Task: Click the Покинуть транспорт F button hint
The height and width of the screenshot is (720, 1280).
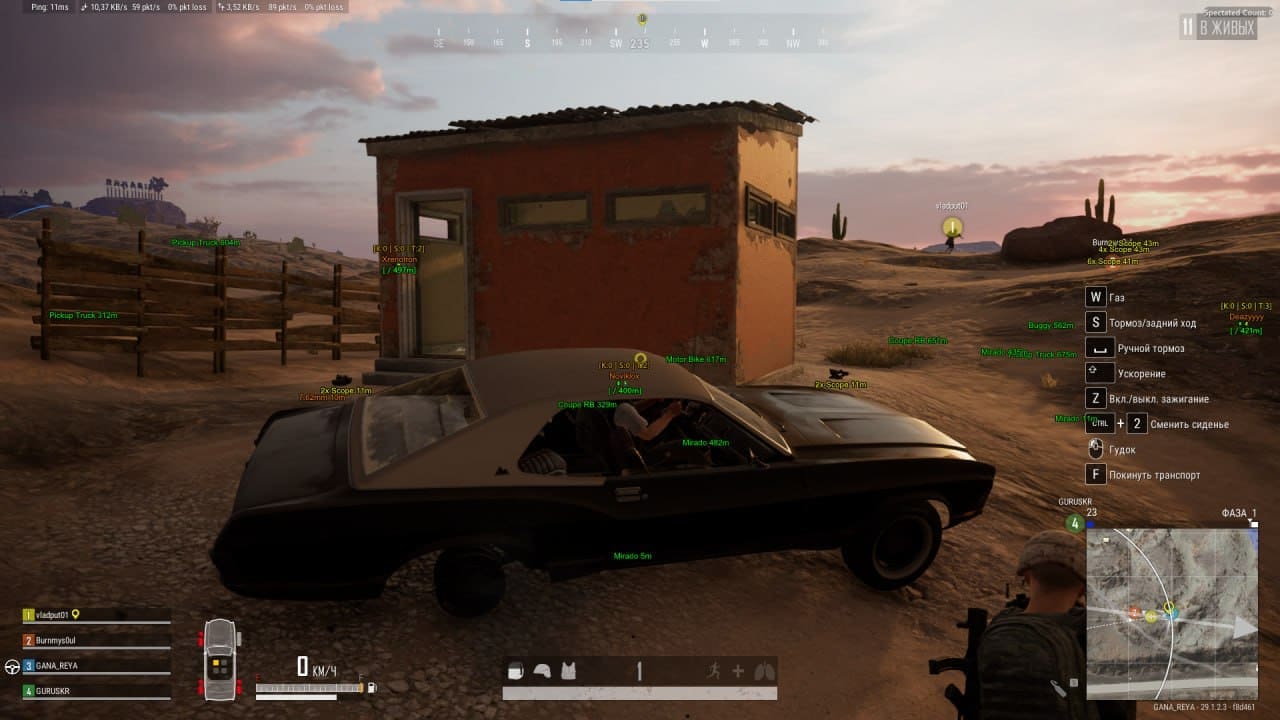Action: [x=1095, y=473]
